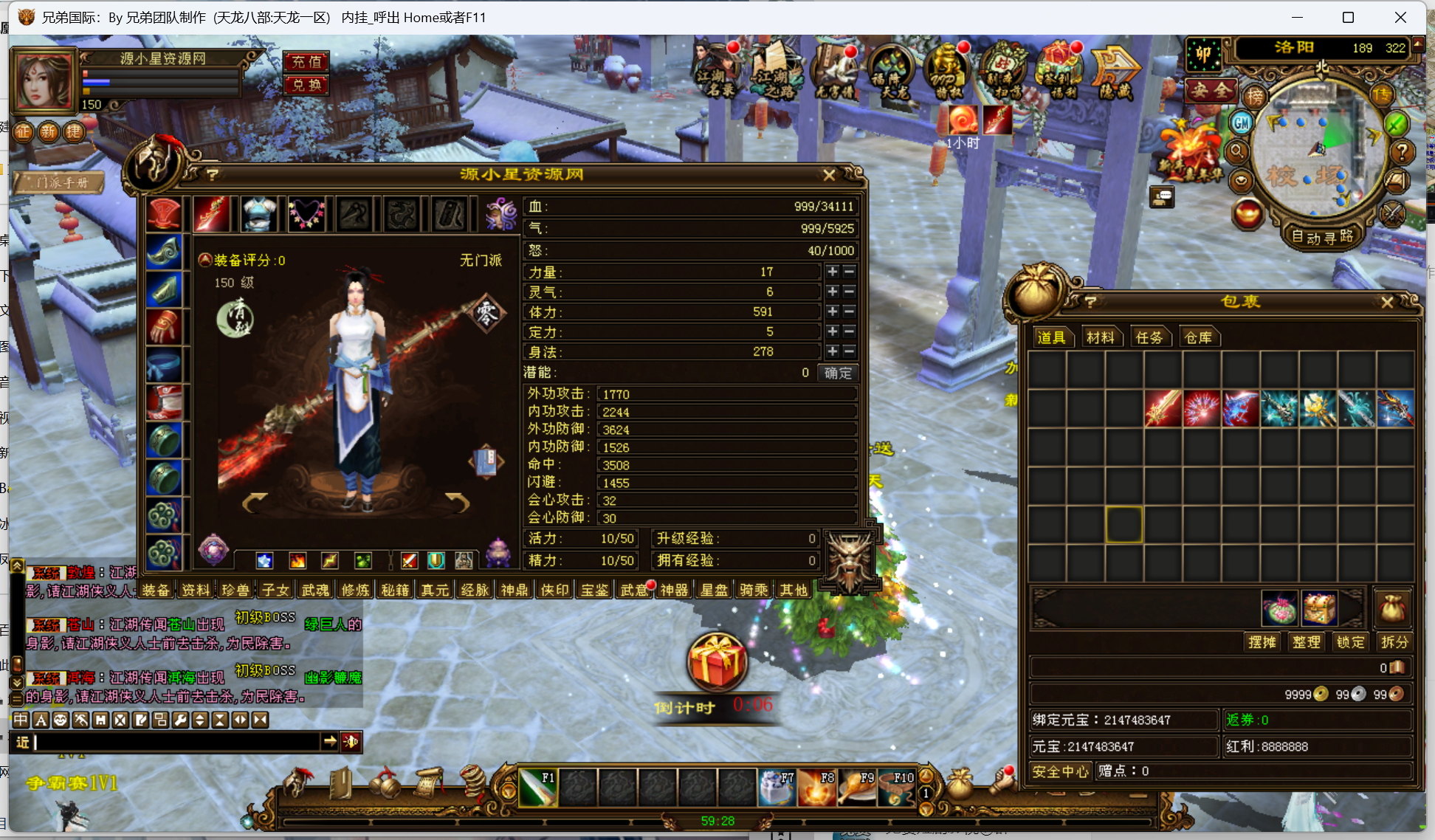Switch to the 经脉 character tab

[x=475, y=590]
